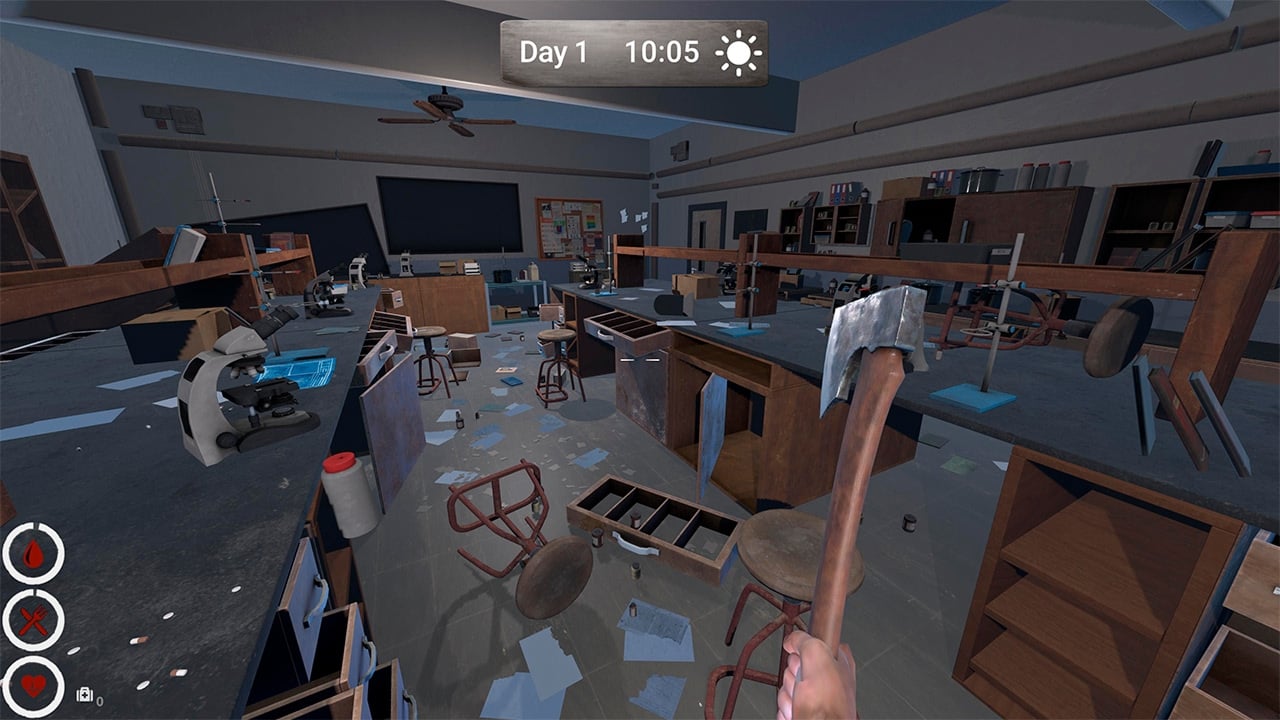Click the sun weather icon
This screenshot has width=1280, height=720.
point(739,53)
